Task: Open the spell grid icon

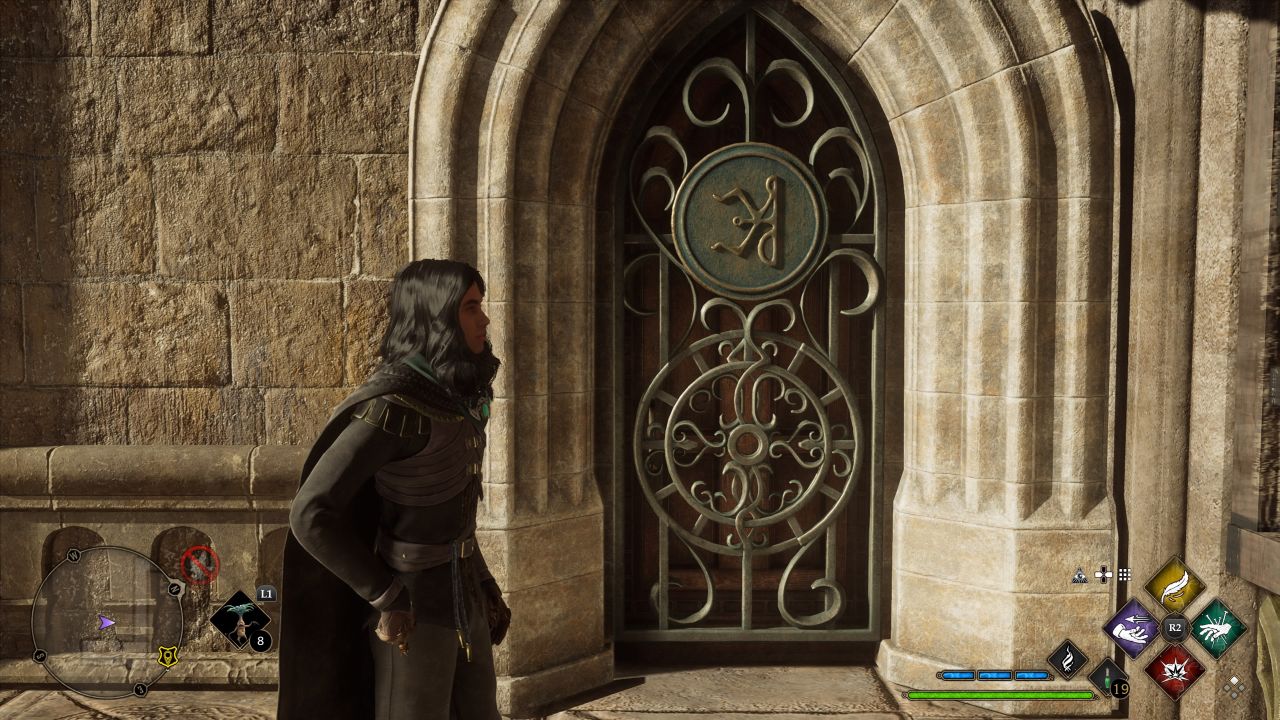Action: (1124, 572)
